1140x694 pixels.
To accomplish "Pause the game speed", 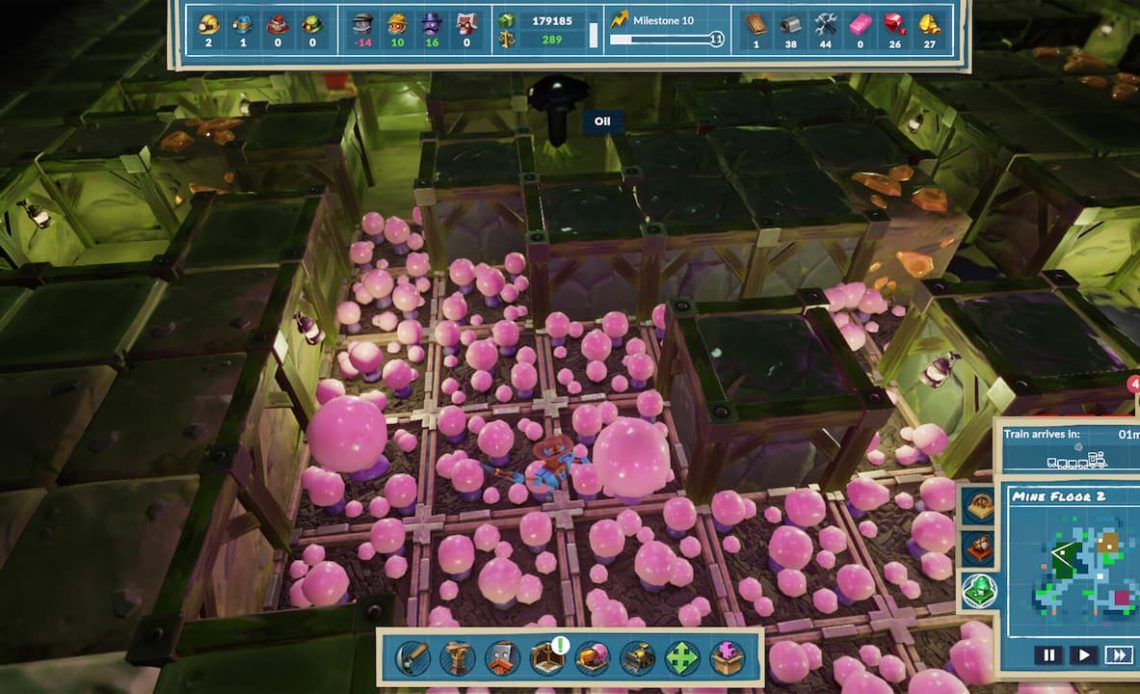I will point(1048,655).
